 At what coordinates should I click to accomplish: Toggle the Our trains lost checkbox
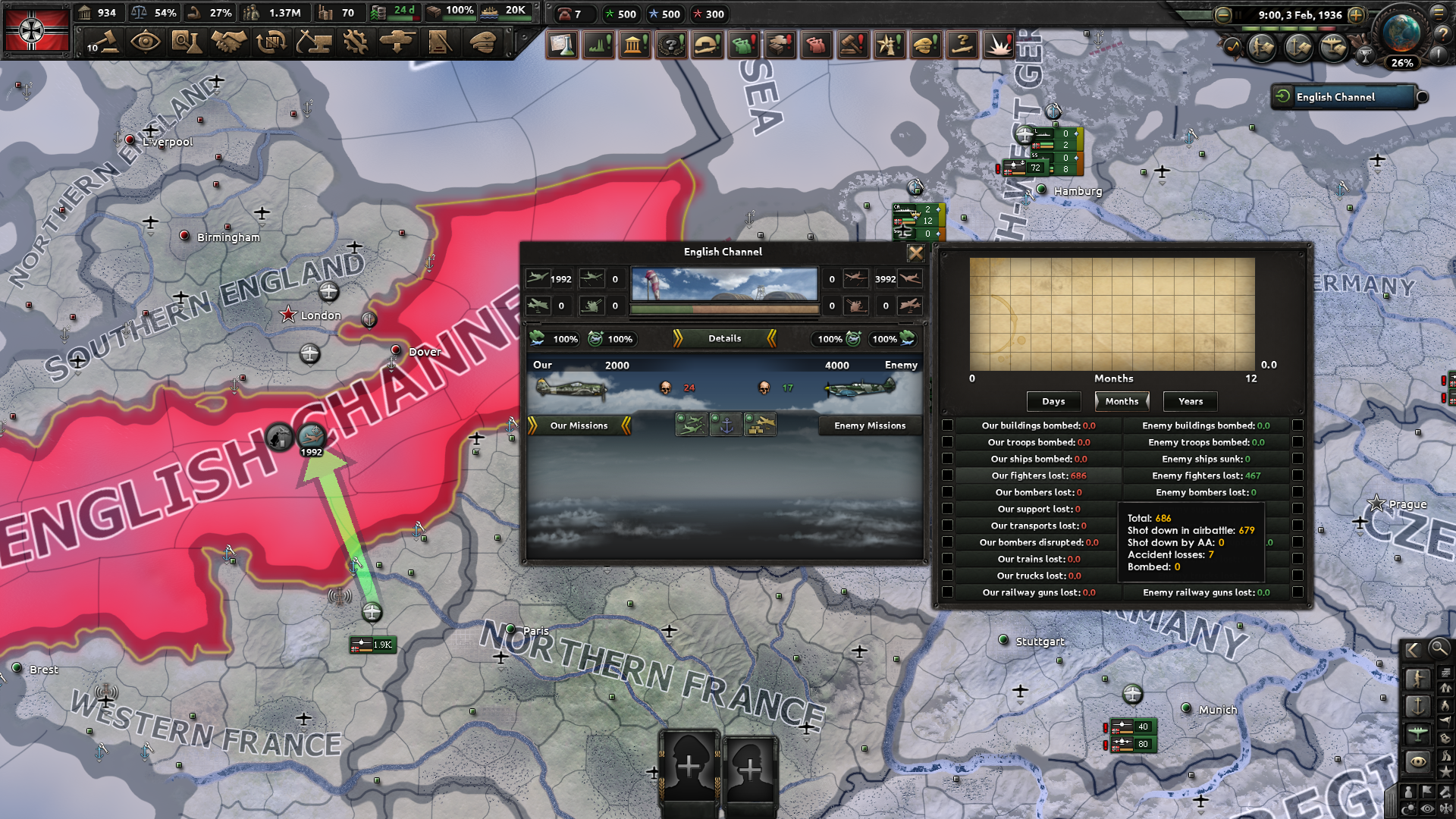(947, 559)
